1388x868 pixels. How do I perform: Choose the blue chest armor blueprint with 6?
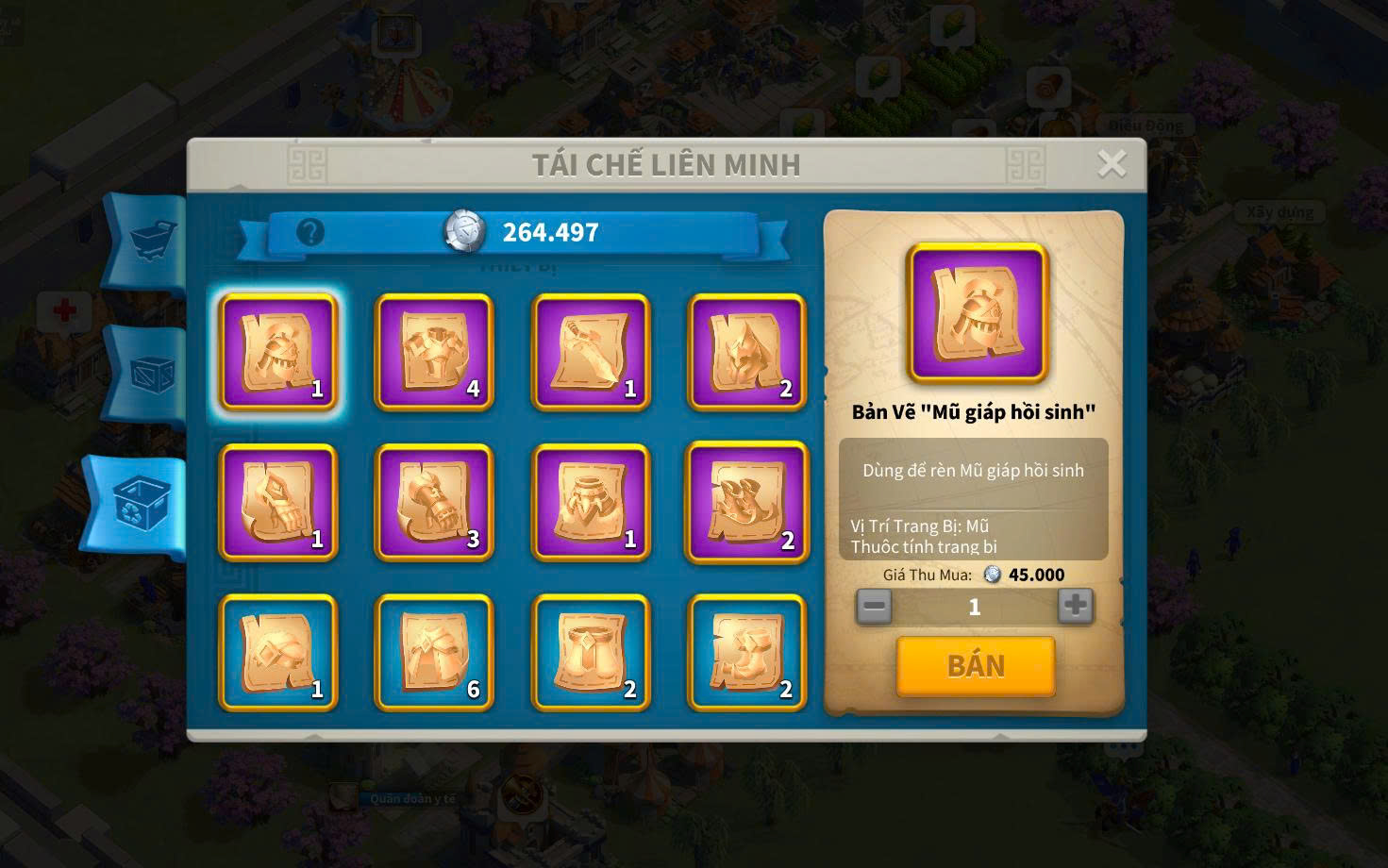point(434,652)
